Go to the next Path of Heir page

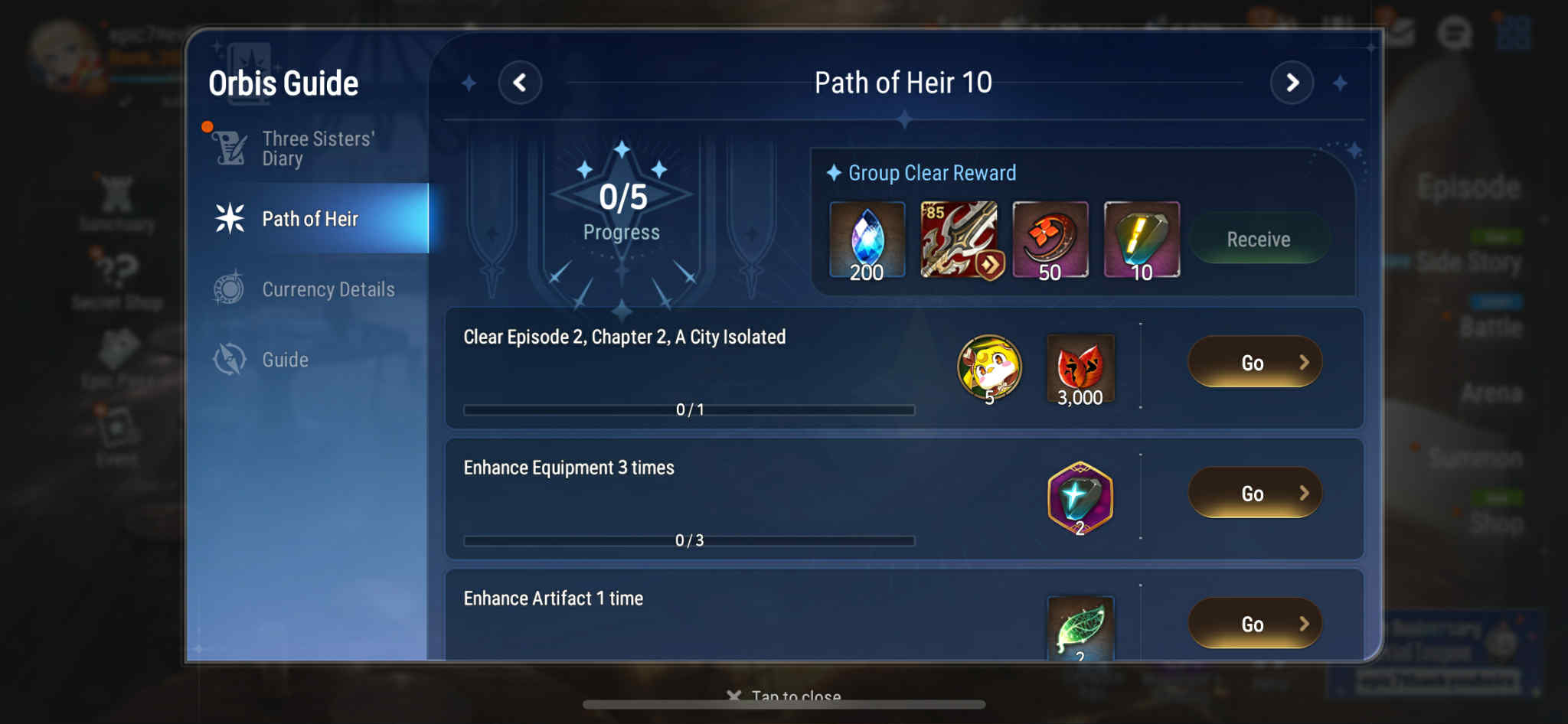click(1292, 83)
